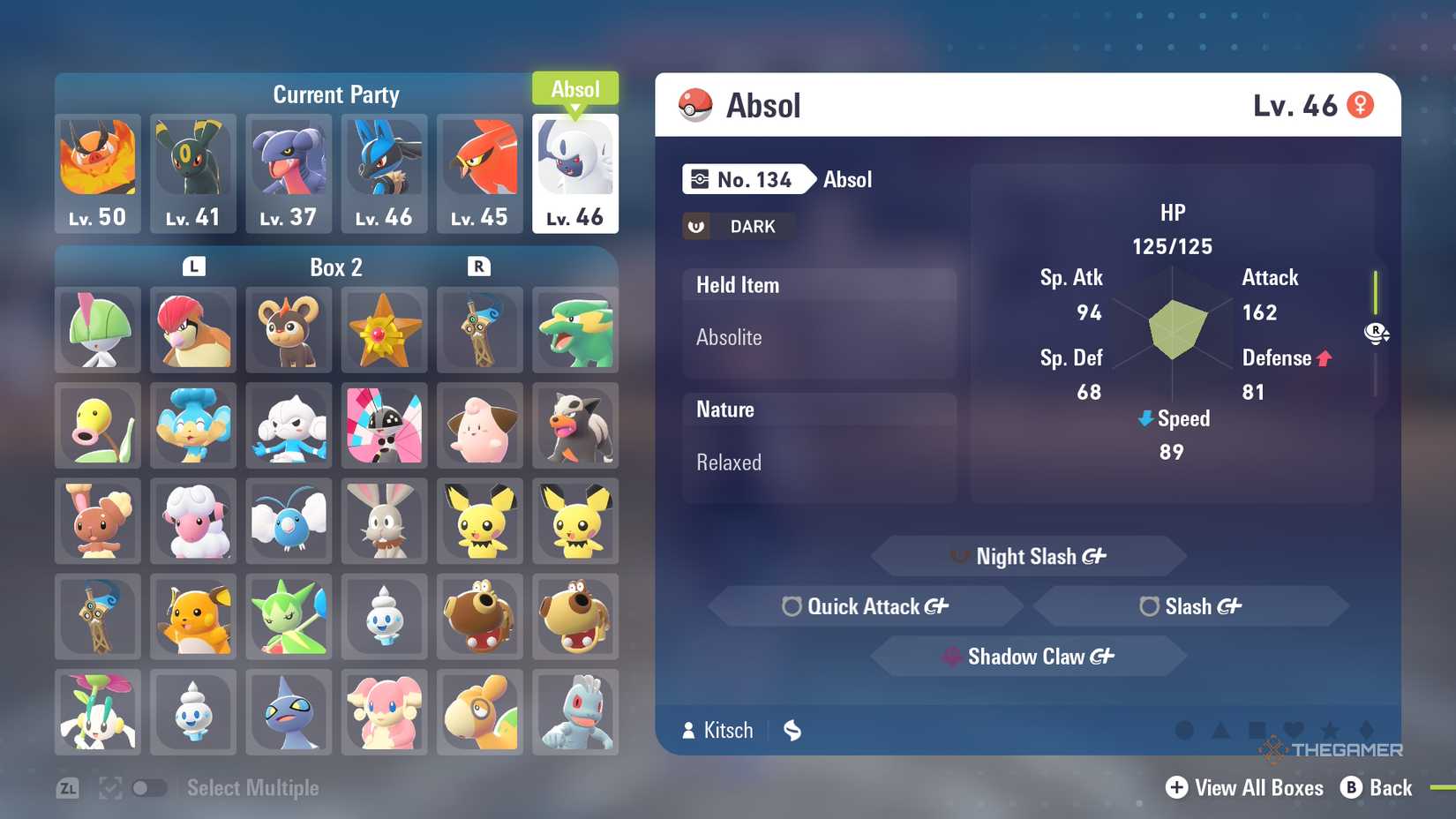Pick the Staryu box slot
Screen dimensions: 1456x819
tap(384, 330)
